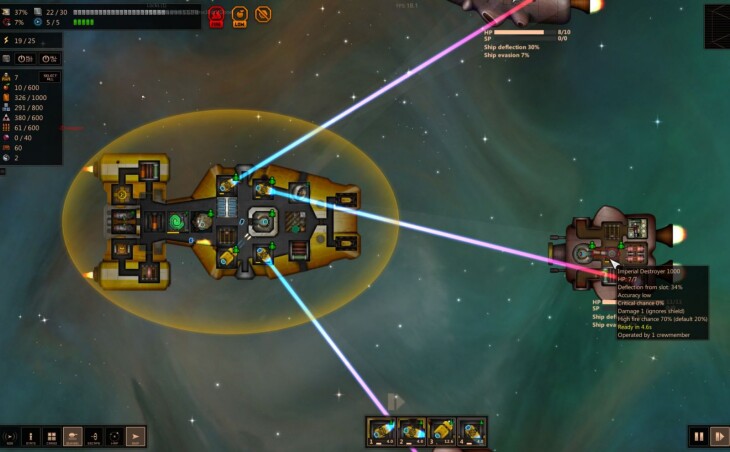Screen dimensions: 730x452
Task: Toggle the second power on/off button
Action: (47, 59)
